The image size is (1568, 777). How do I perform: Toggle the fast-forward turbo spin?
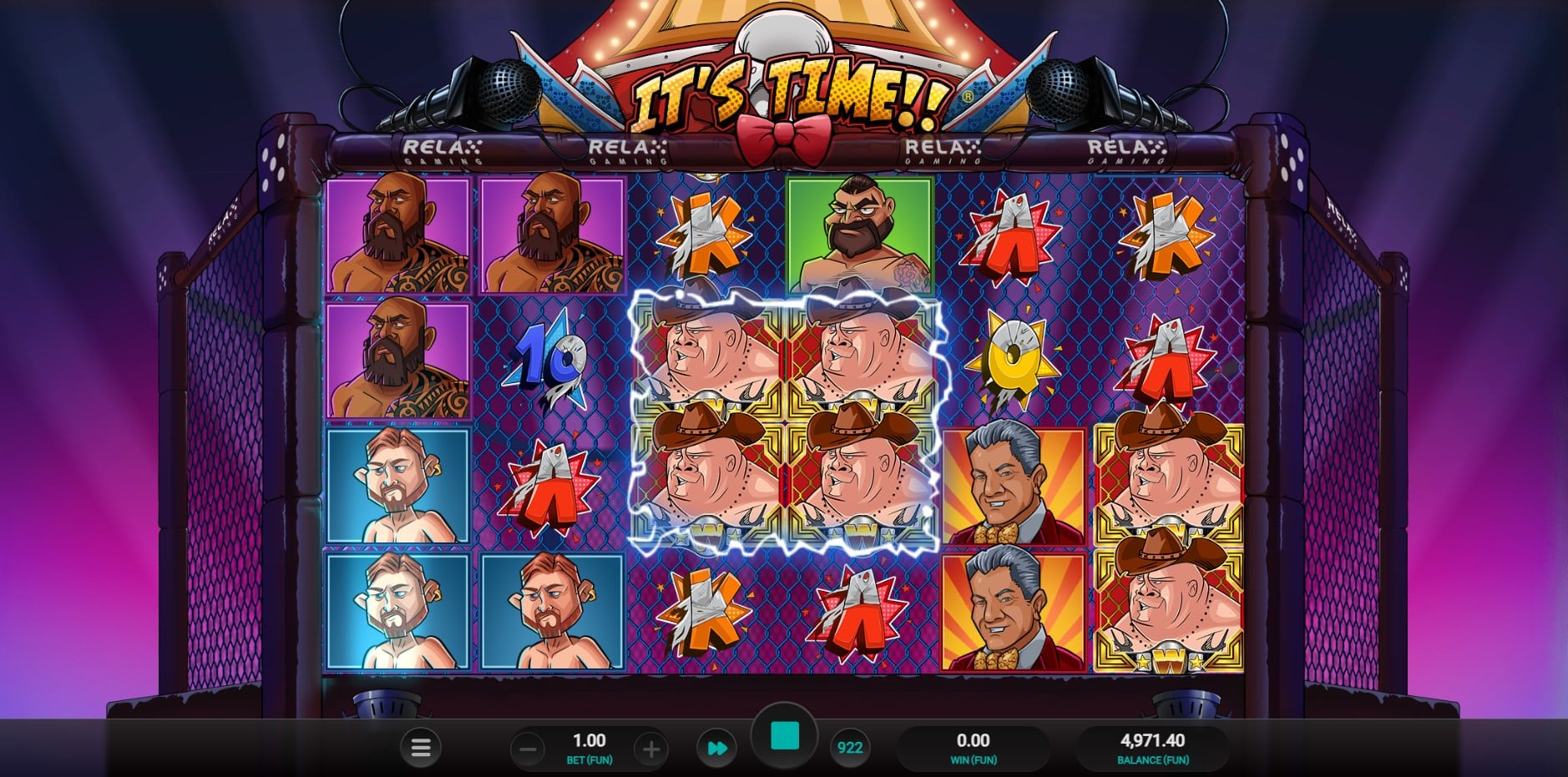click(717, 748)
